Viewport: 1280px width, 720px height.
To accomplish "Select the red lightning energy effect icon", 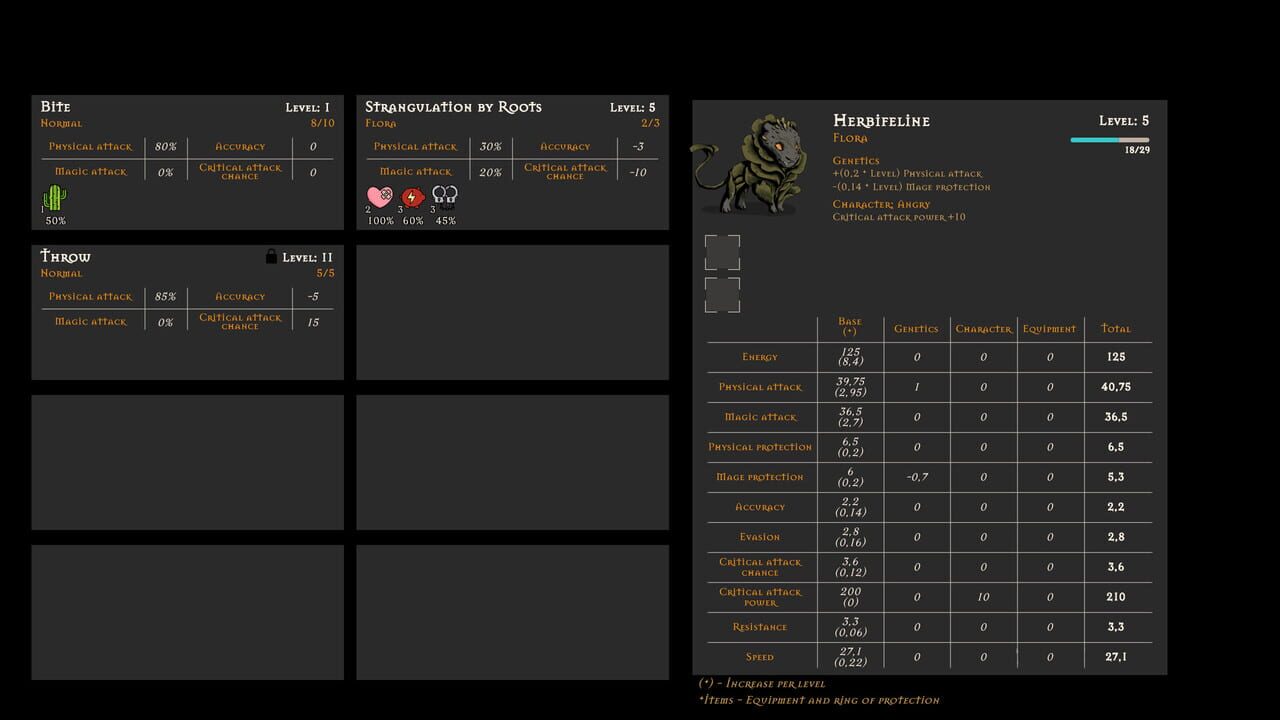I will tap(411, 199).
